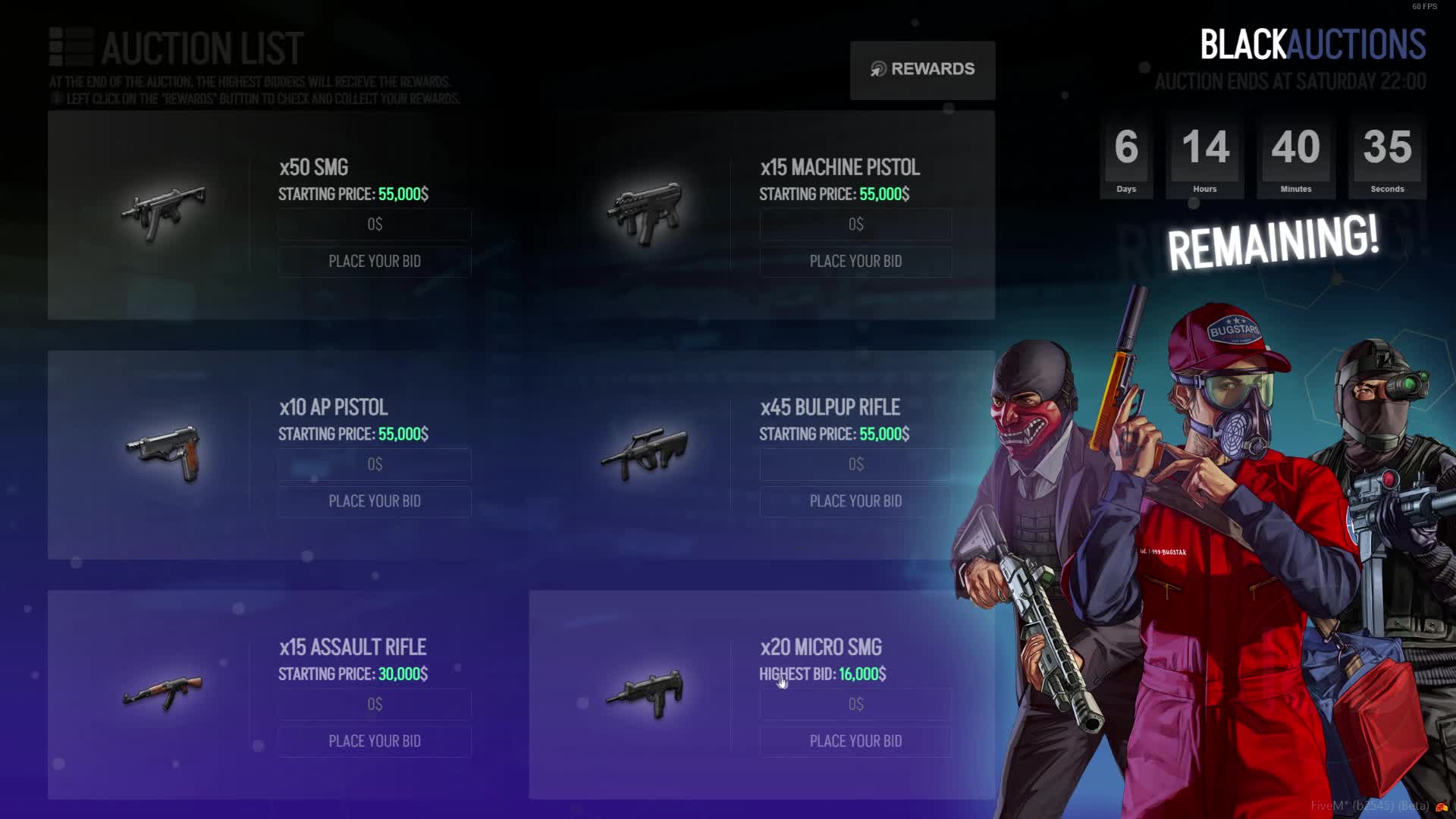This screenshot has width=1456, height=819.
Task: Select the AP Pistol bid amount field
Action: 375,464
